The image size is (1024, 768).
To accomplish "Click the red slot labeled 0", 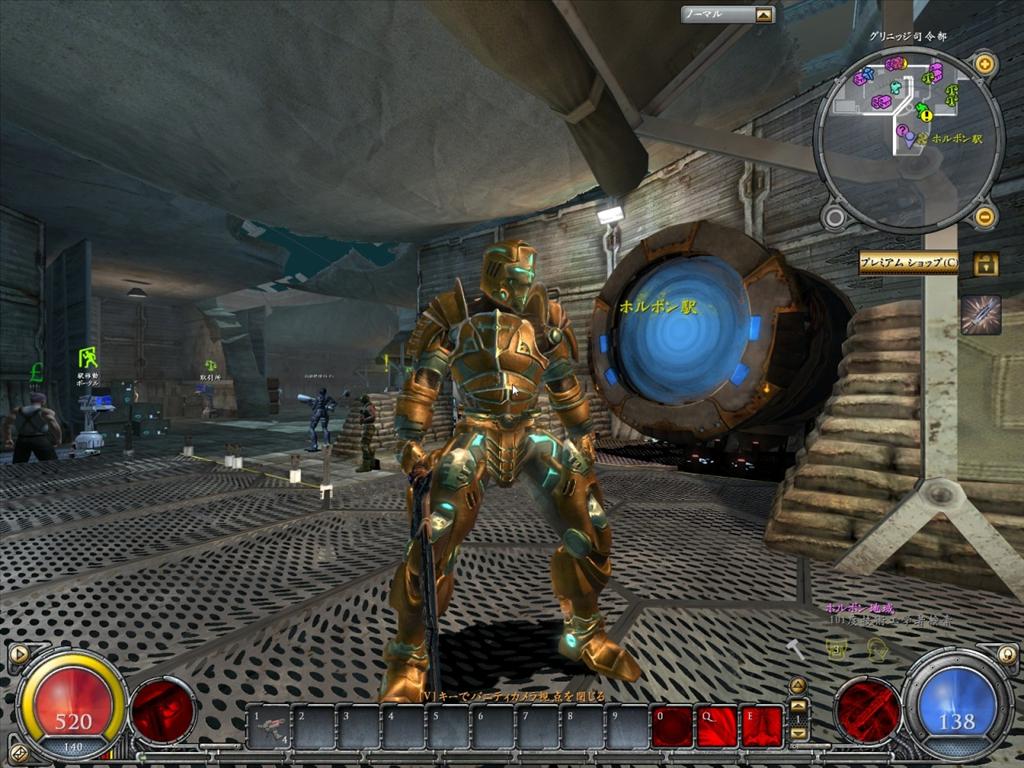I will [x=672, y=727].
